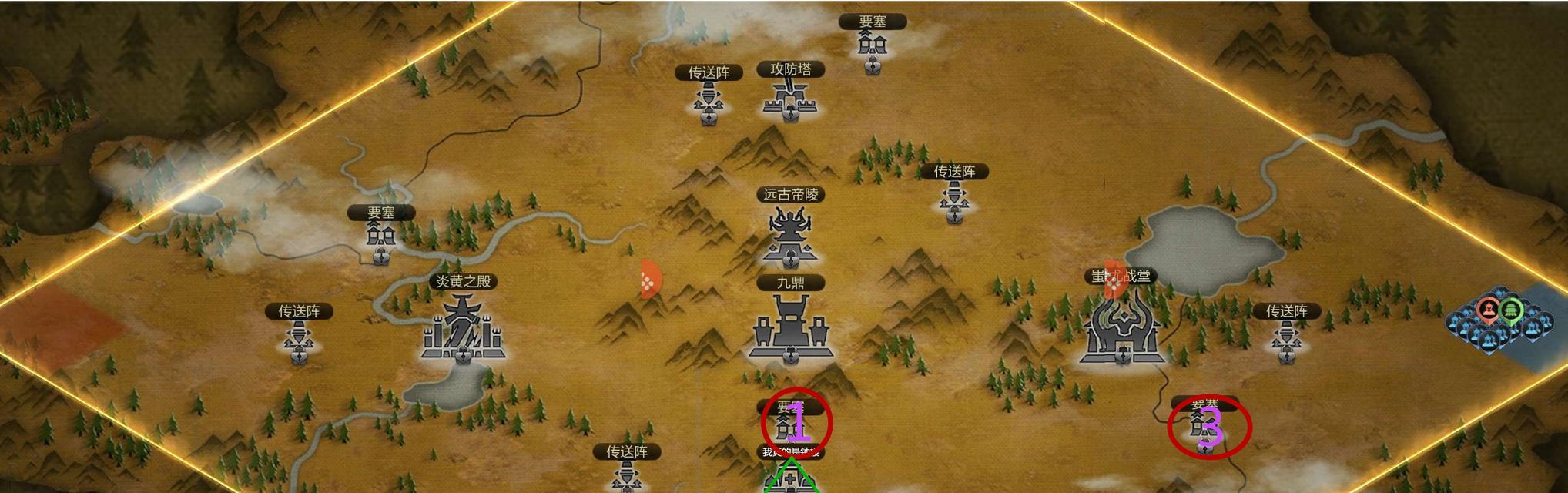Select the 要塞 above 炎黄之殿
1568x493 pixels.
[x=380, y=237]
